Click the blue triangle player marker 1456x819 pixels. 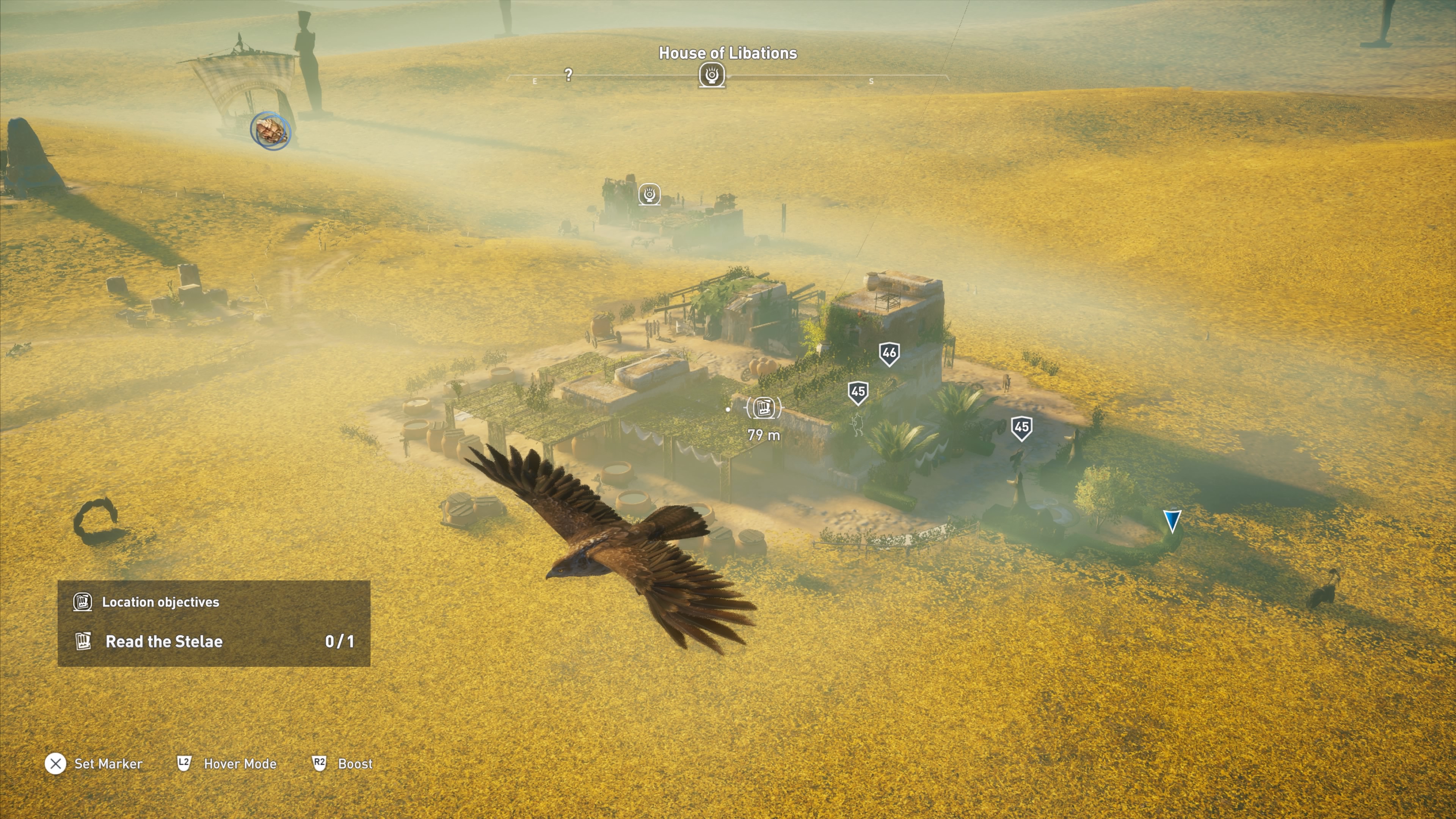pyautogui.click(x=1172, y=521)
